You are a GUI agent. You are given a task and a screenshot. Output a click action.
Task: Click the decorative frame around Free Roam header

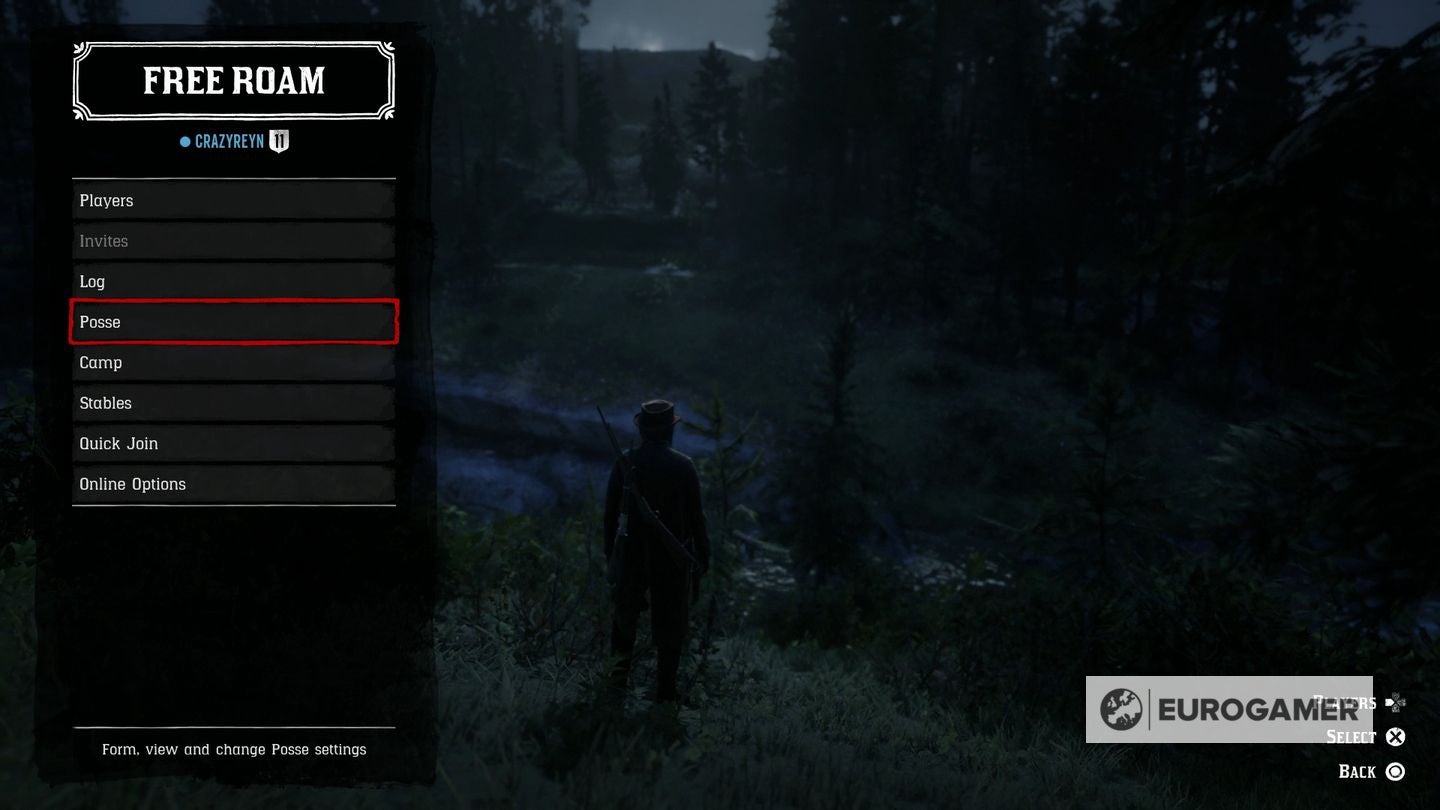(232, 43)
